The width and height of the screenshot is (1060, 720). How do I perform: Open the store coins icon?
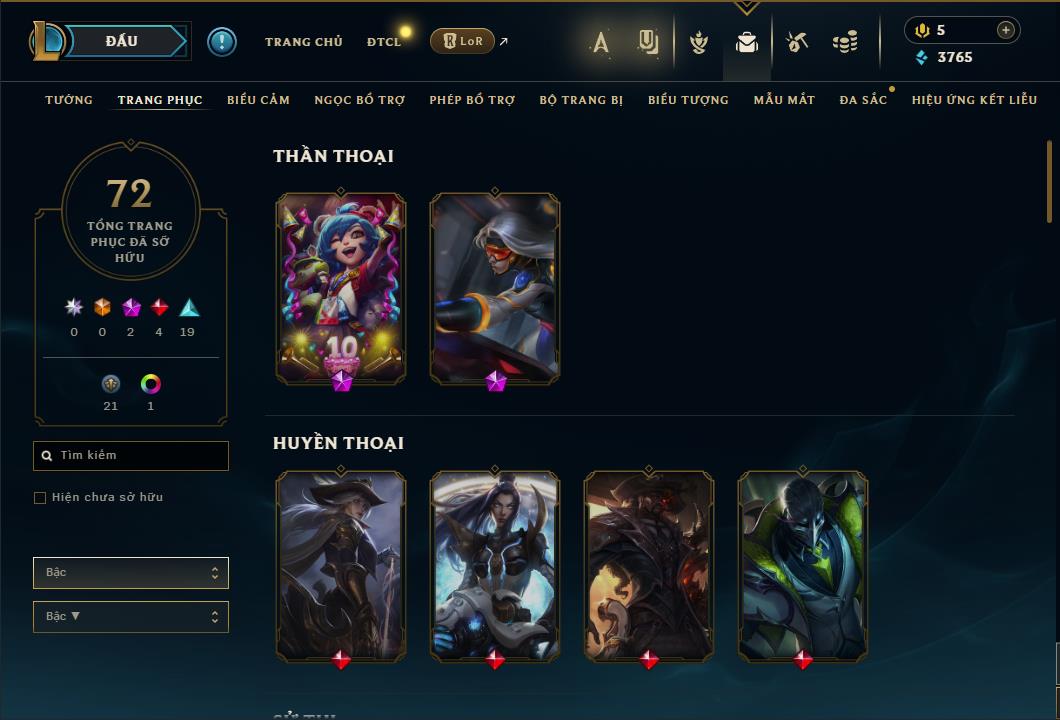(845, 42)
